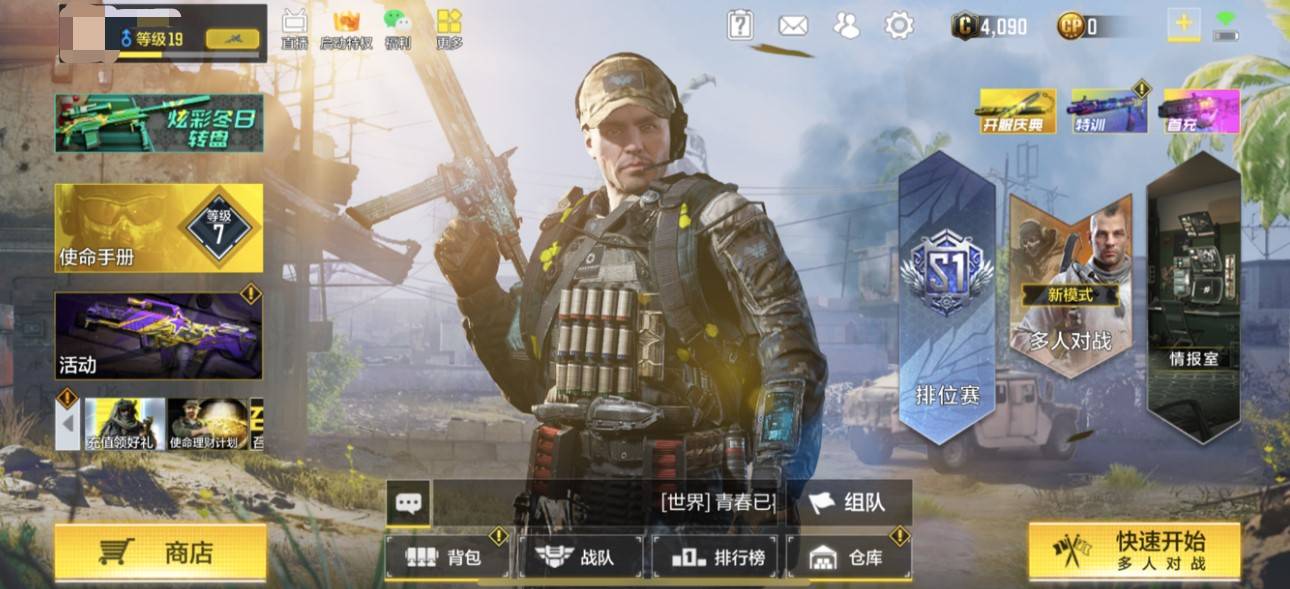Open the 炫彩冬日转盘 banner
Viewport: 1290px width, 589px height.
click(x=159, y=123)
